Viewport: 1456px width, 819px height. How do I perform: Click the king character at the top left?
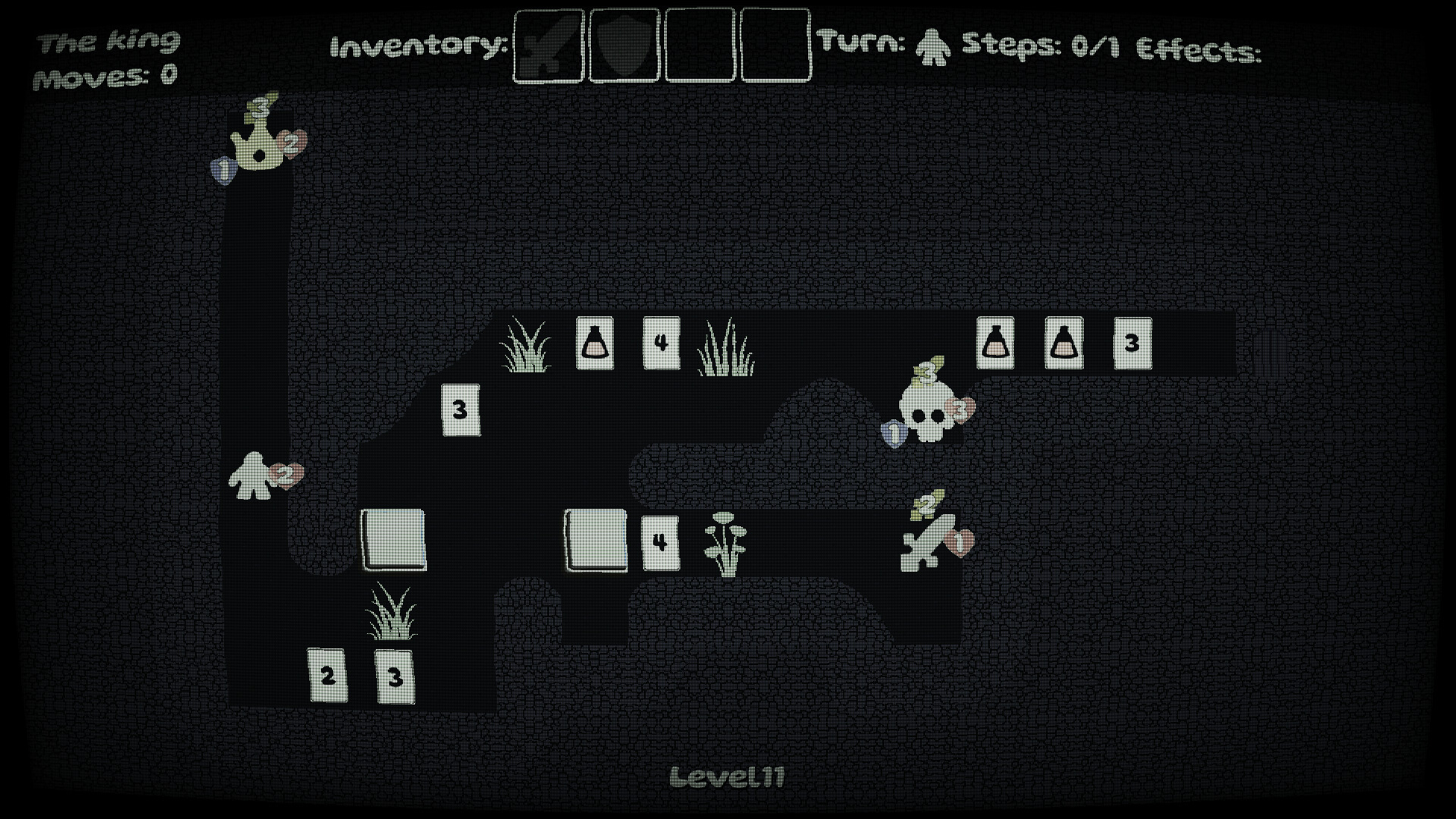pyautogui.click(x=262, y=144)
